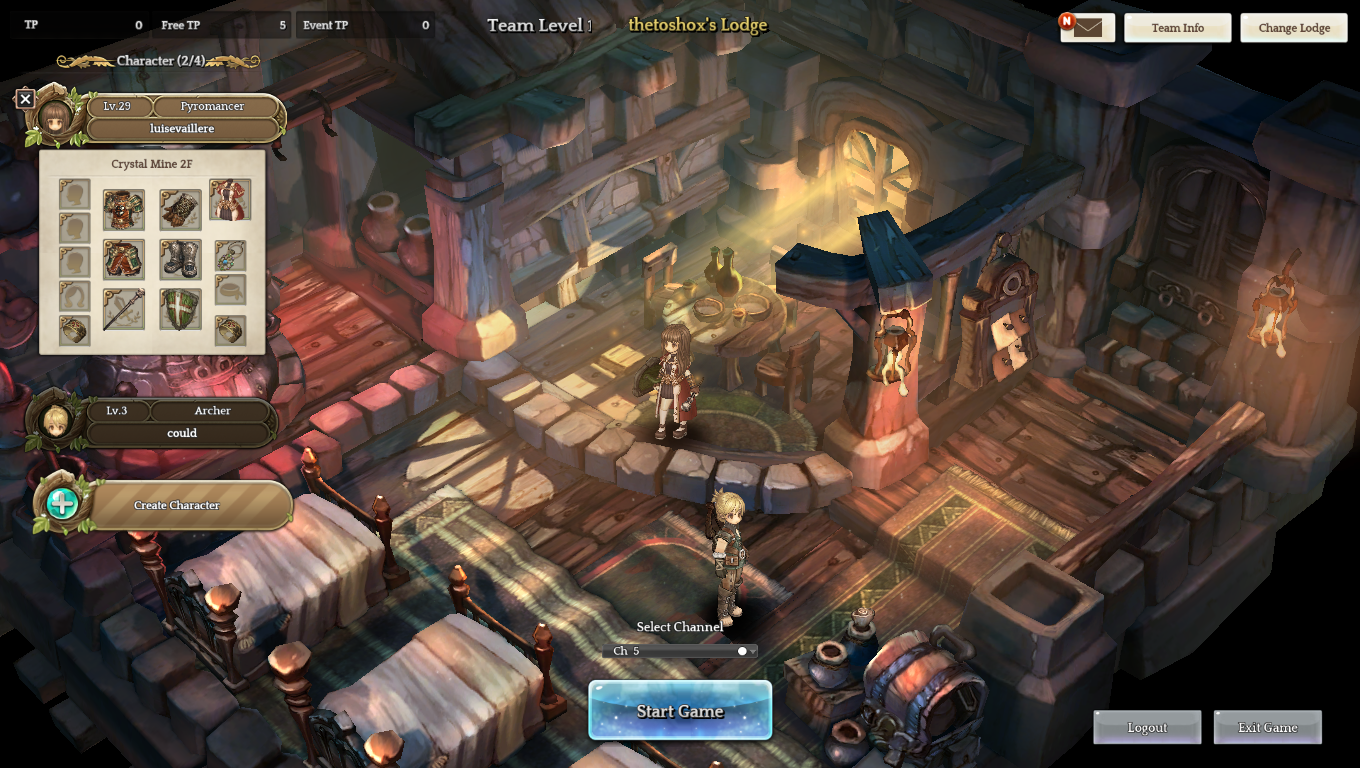
Task: Select the green cross shield slot
Action: pyautogui.click(x=180, y=310)
